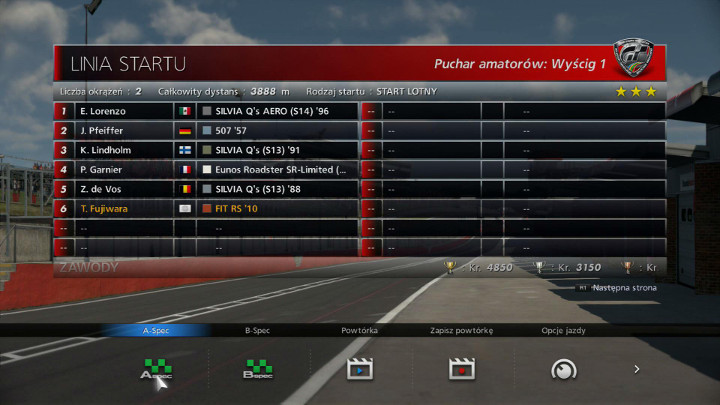The image size is (720, 405).
Task: Start the race in A-Spec mode
Action: pyautogui.click(x=155, y=370)
